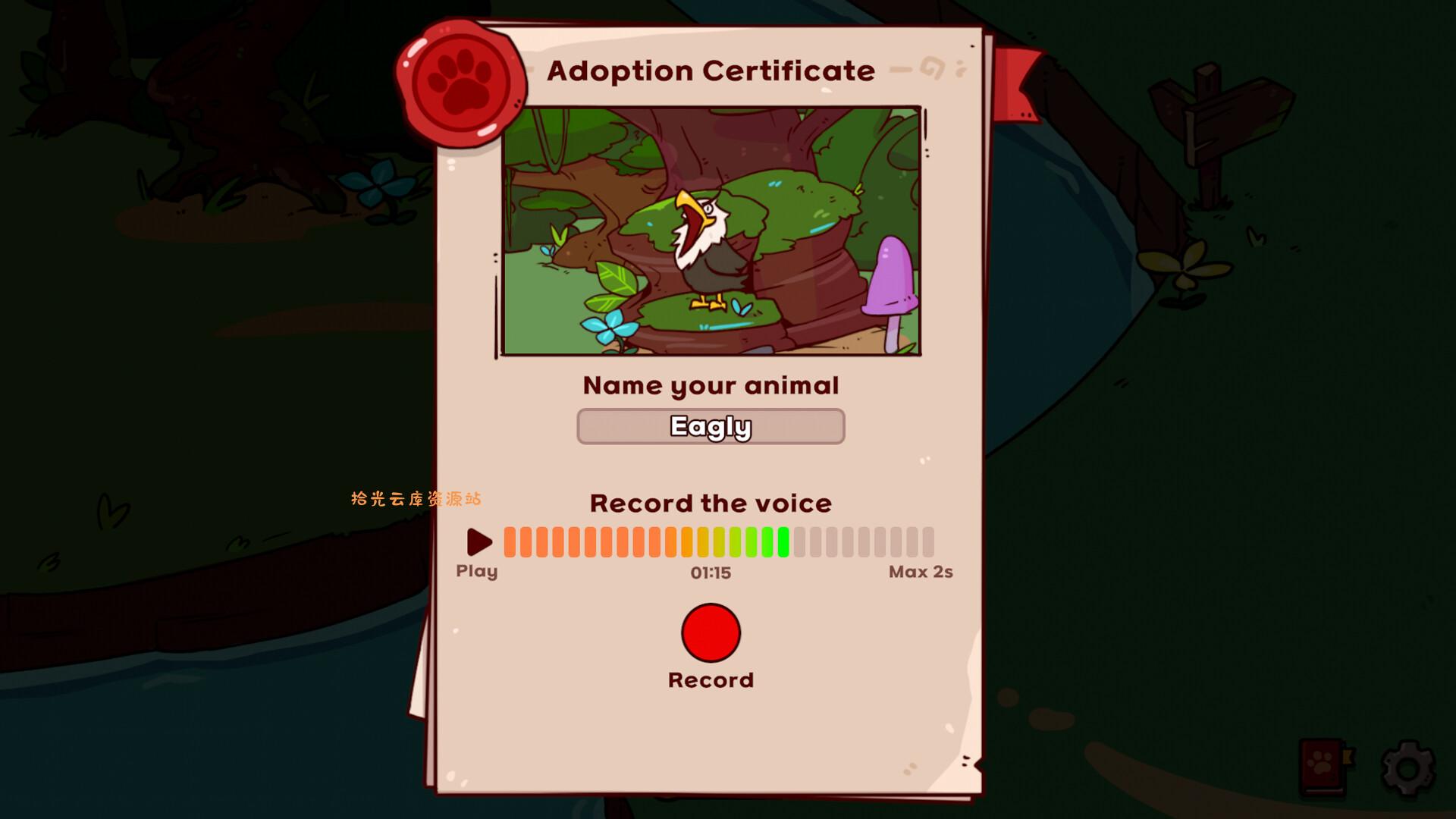
Task: Click the Play label below the triangle
Action: point(477,571)
